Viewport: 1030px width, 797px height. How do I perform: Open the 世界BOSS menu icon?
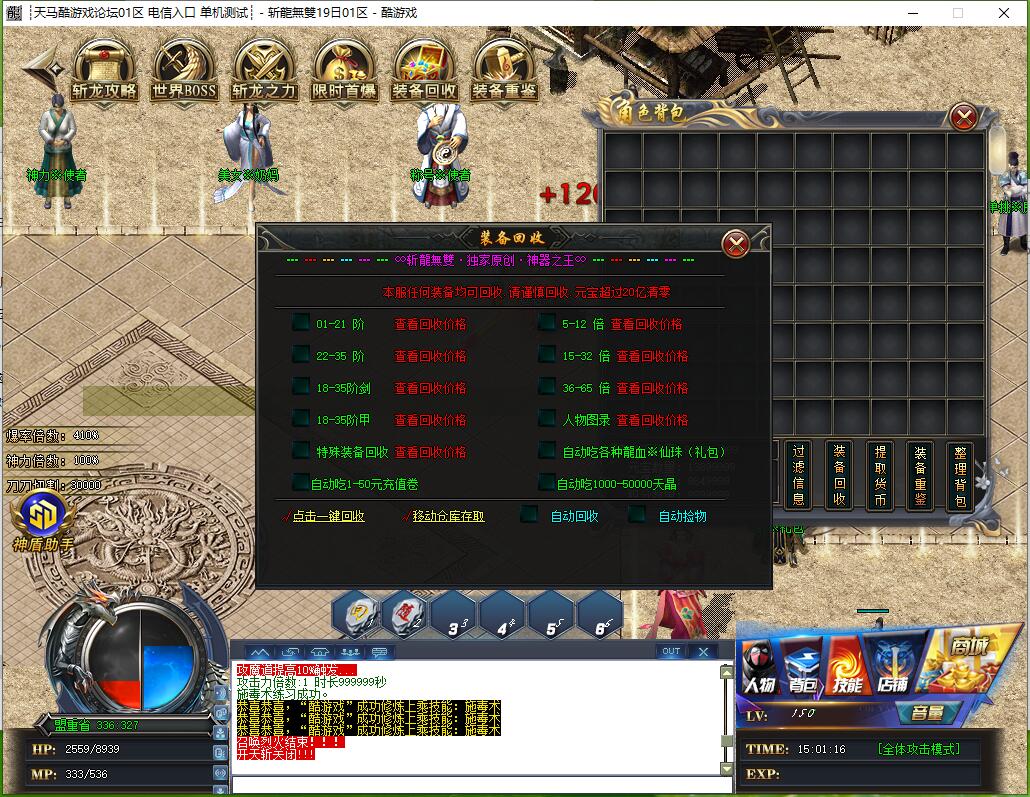coord(184,70)
